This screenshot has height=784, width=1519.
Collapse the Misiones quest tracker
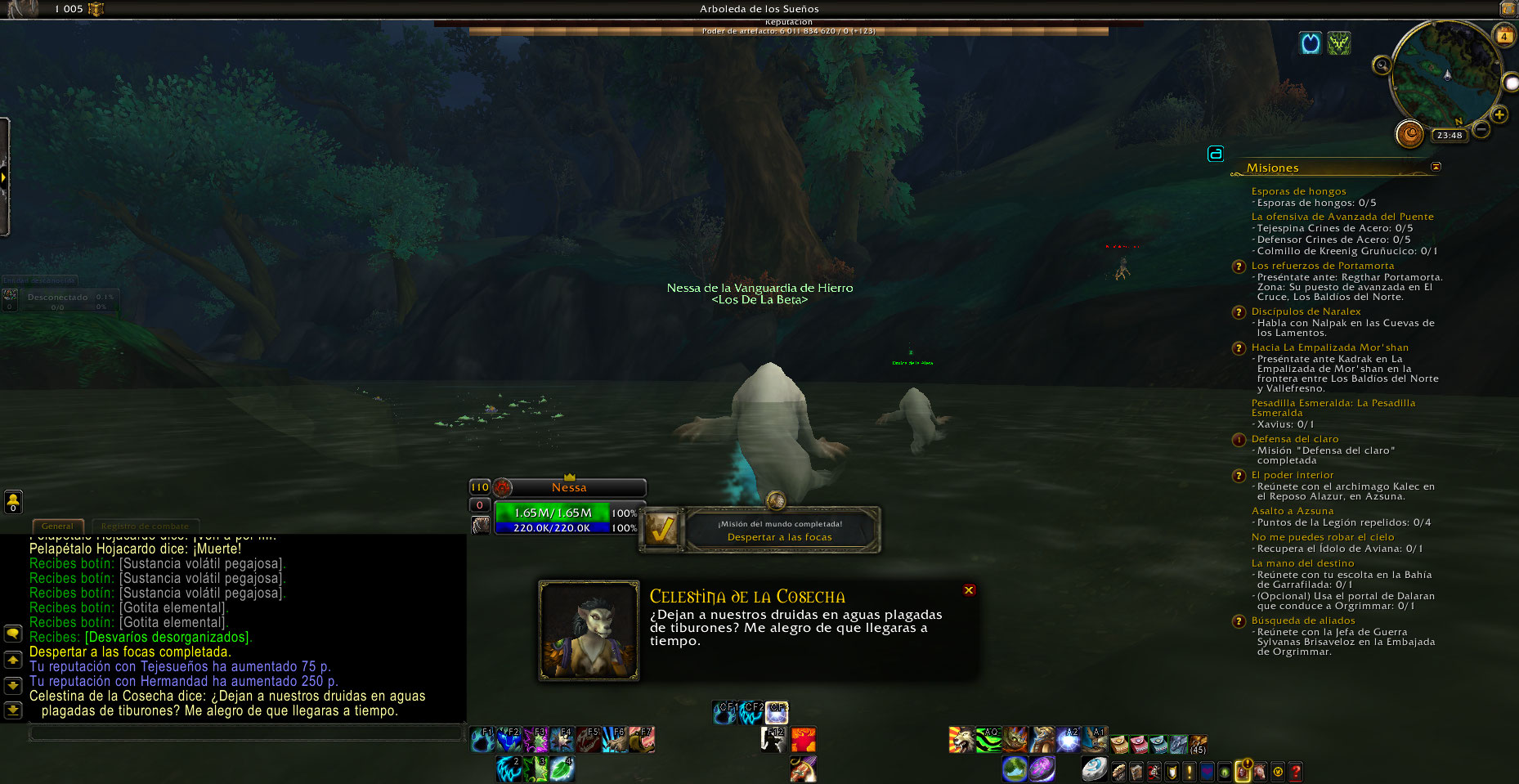pos(1436,167)
